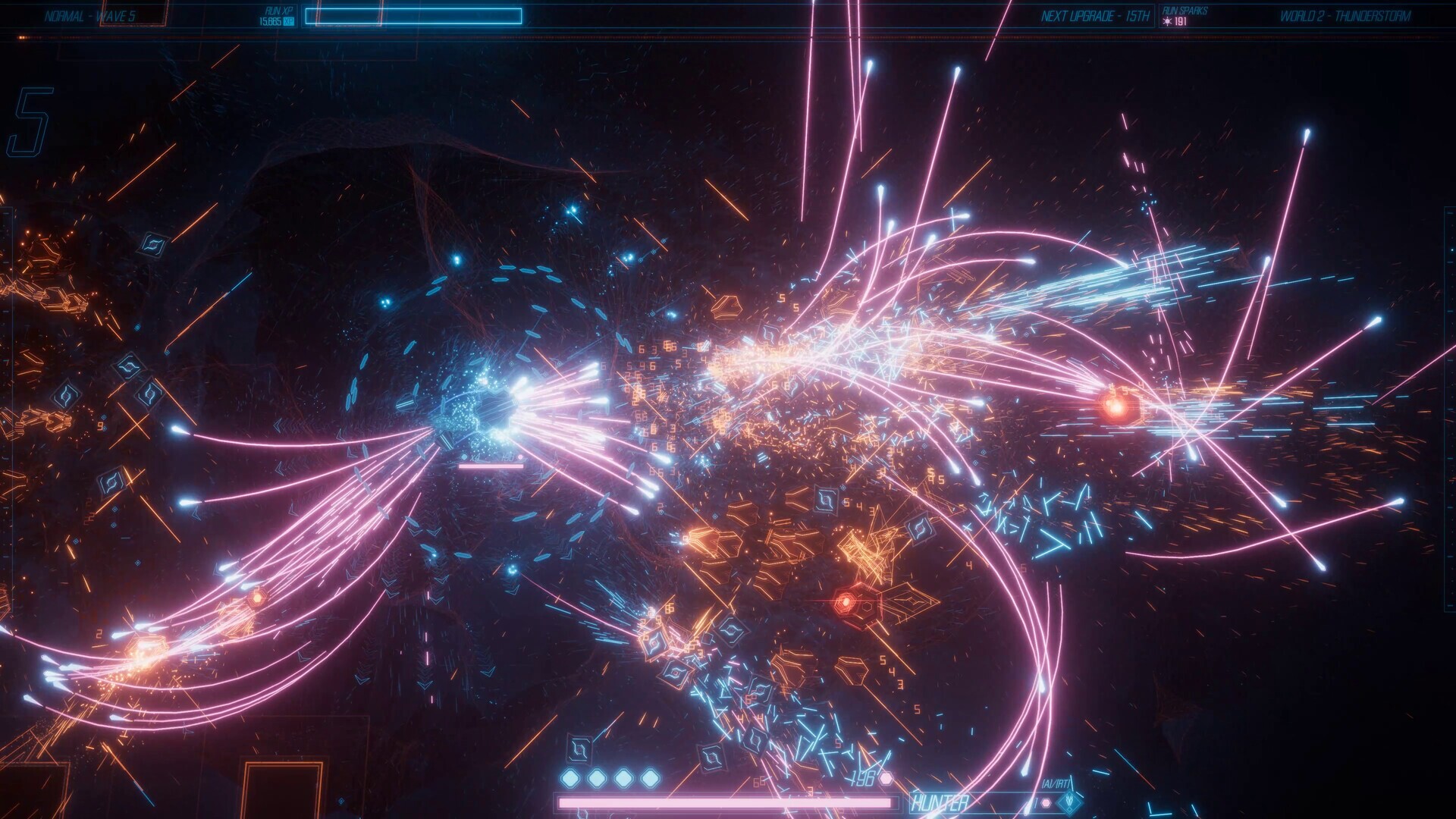The width and height of the screenshot is (1456, 819).
Task: Click the pink hexagon showing 196
Action: pyautogui.click(x=885, y=778)
